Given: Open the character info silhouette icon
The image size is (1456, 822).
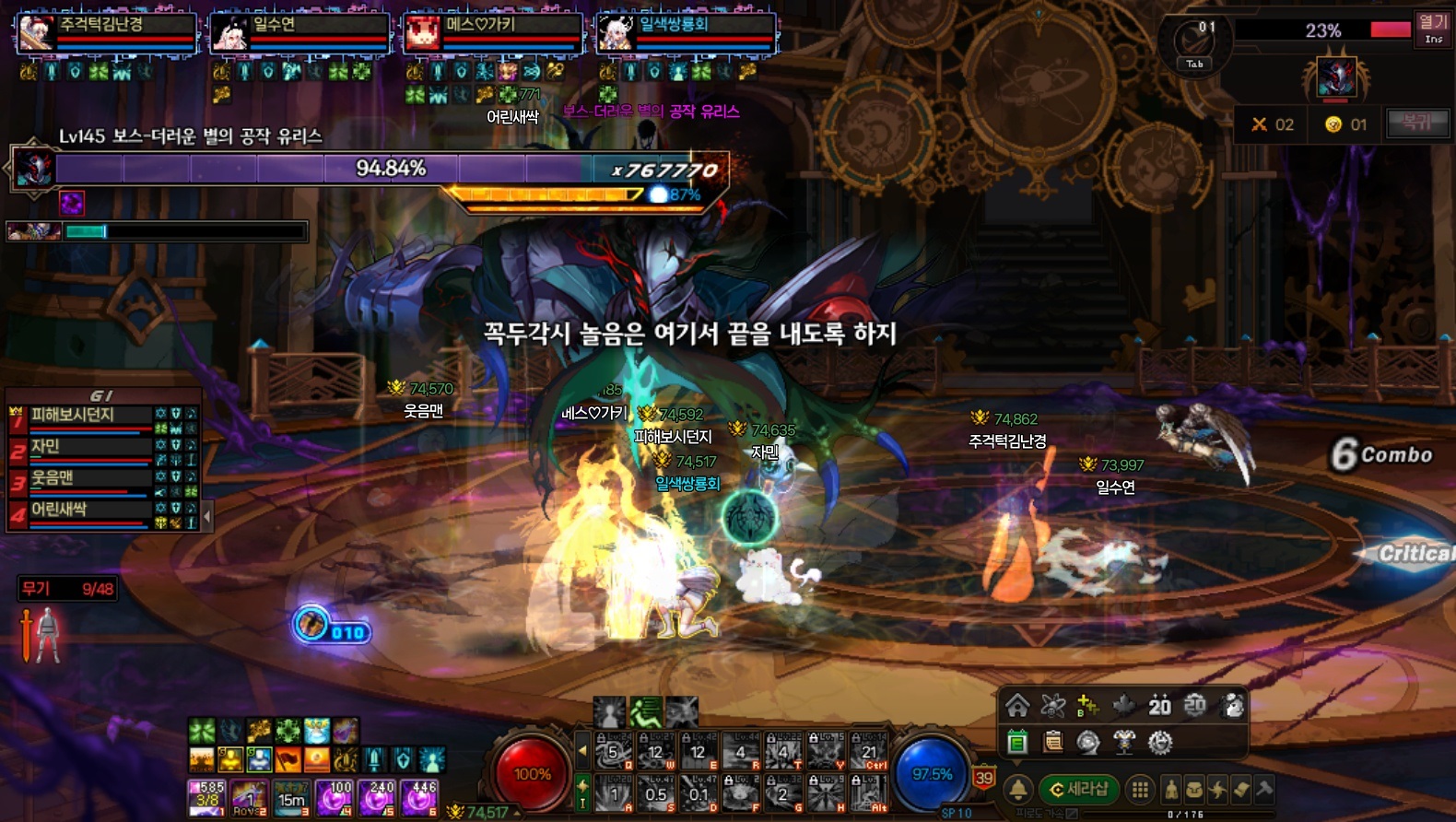Looking at the screenshot, I should (1171, 789).
